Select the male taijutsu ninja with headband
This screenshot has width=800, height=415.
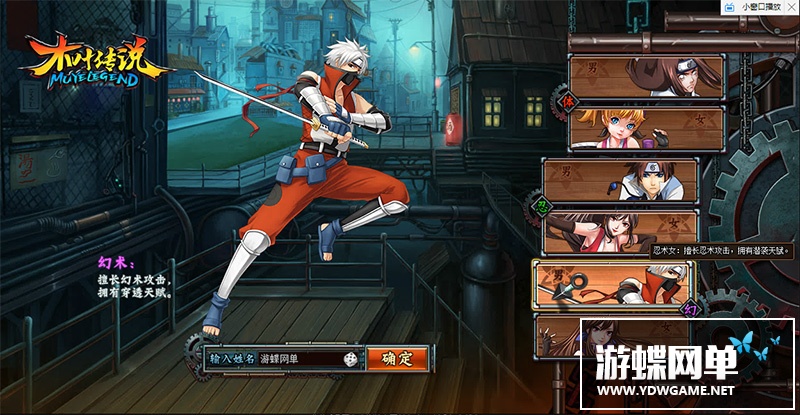point(647,74)
